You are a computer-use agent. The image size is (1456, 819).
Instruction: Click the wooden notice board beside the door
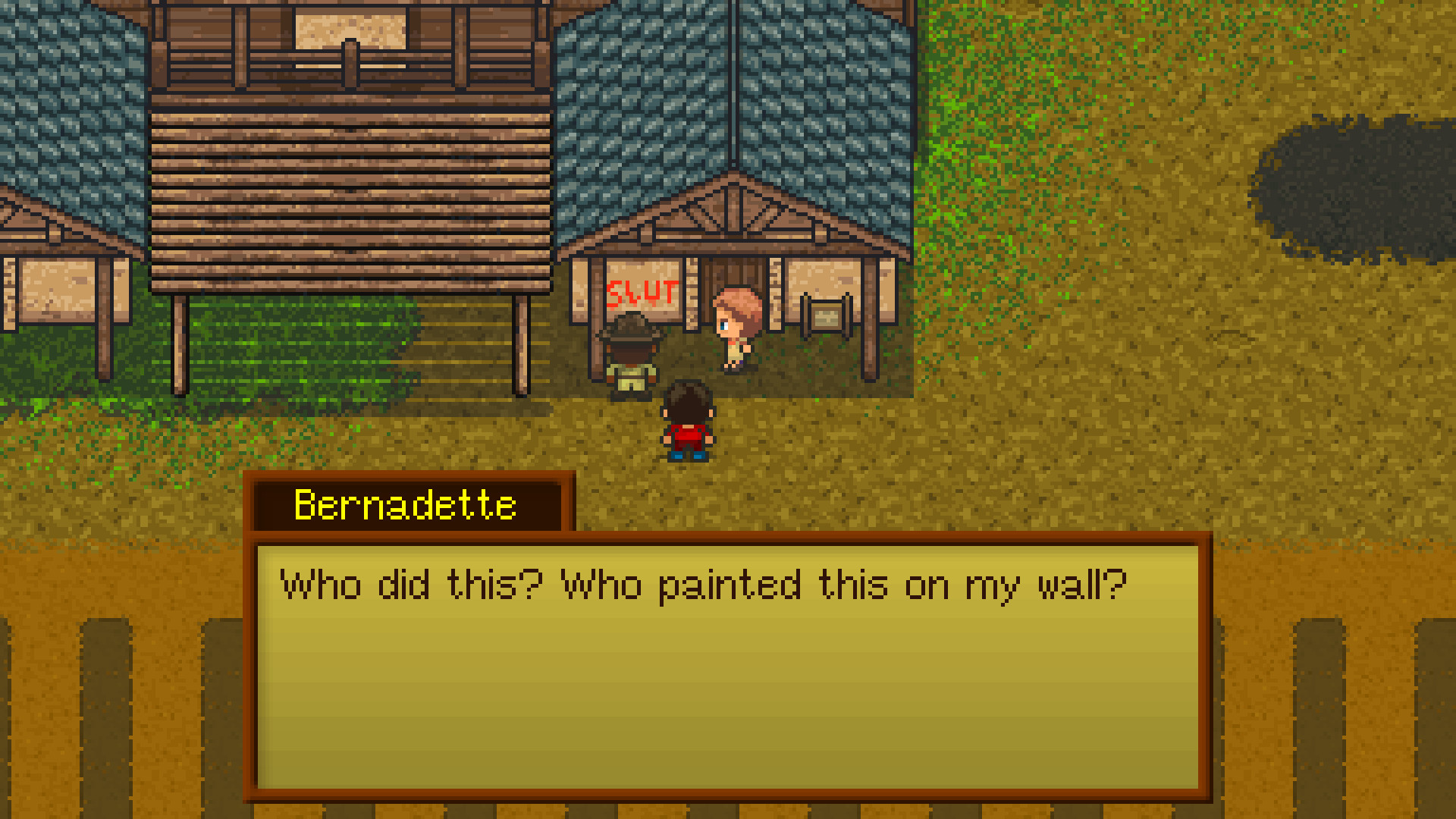(x=825, y=318)
